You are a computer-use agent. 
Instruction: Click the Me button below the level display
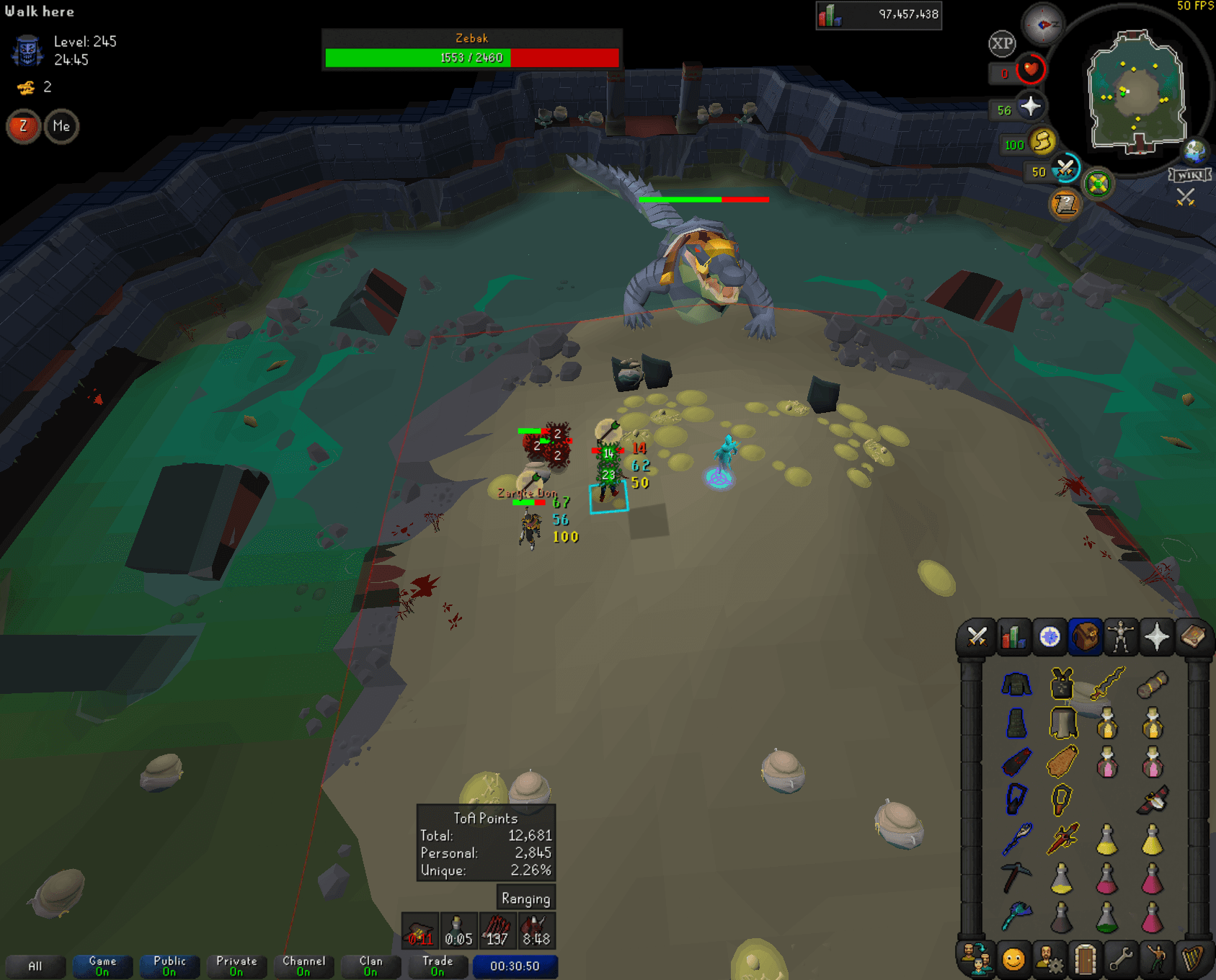[61, 127]
